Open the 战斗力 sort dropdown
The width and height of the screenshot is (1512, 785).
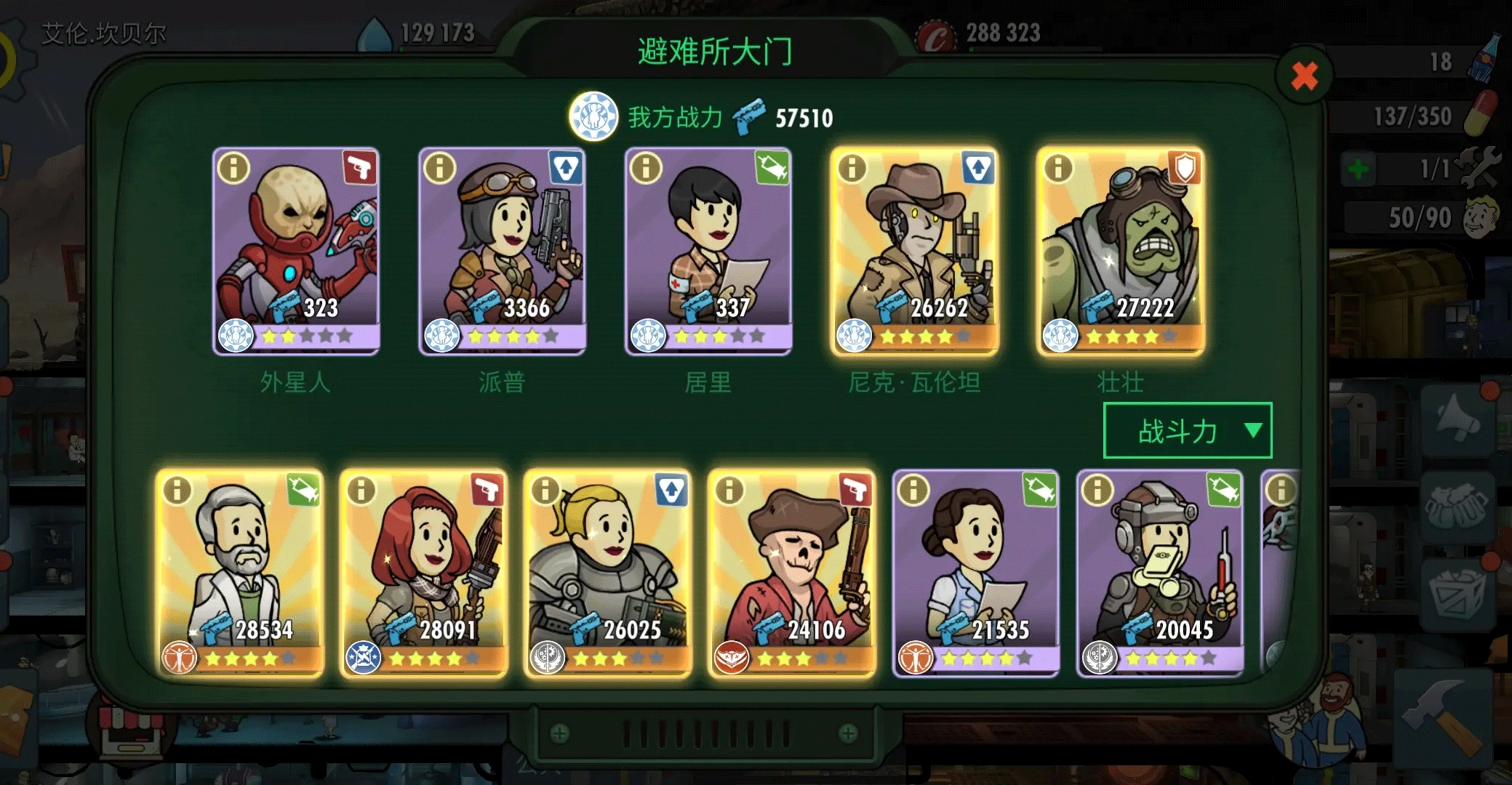click(1187, 431)
